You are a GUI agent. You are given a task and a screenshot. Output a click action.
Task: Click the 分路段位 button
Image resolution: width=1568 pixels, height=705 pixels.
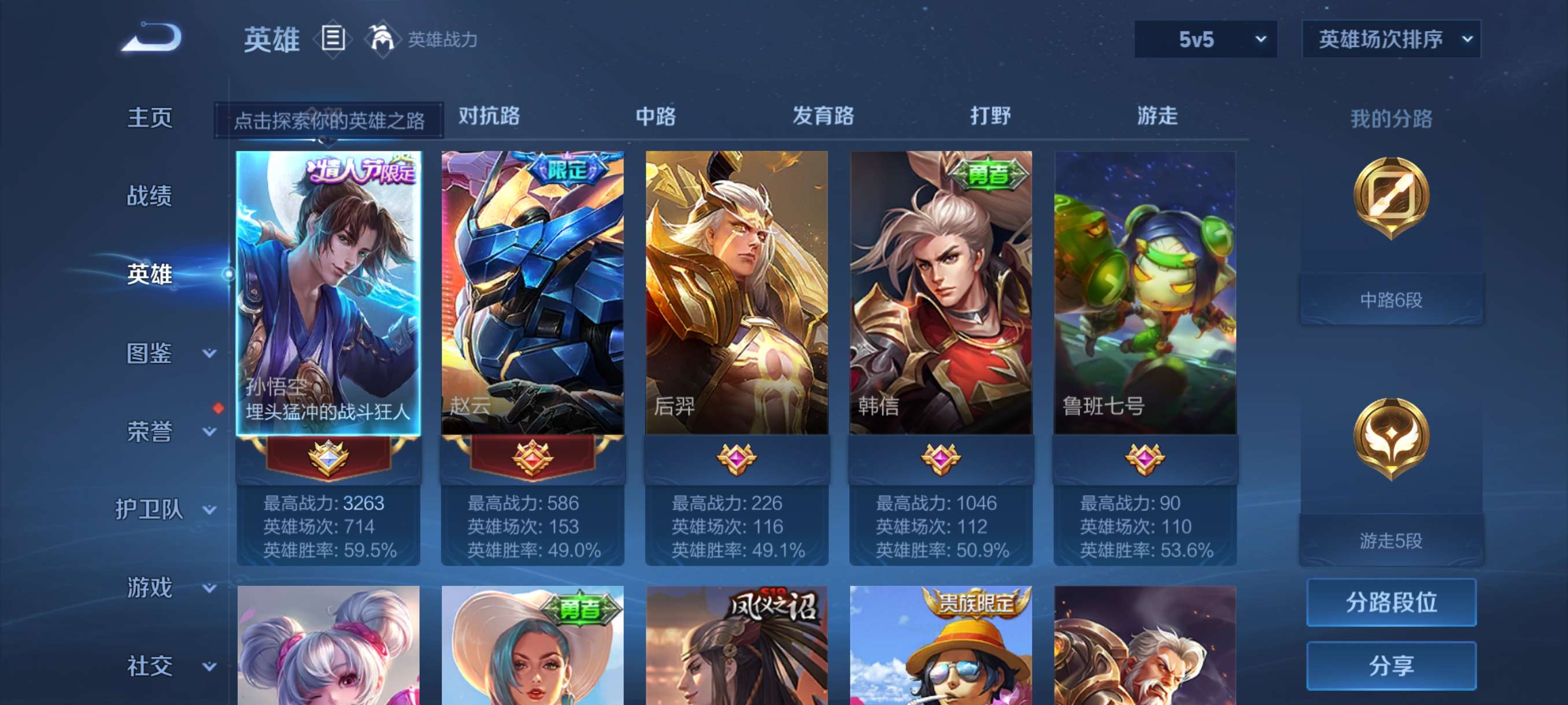pyautogui.click(x=1393, y=603)
